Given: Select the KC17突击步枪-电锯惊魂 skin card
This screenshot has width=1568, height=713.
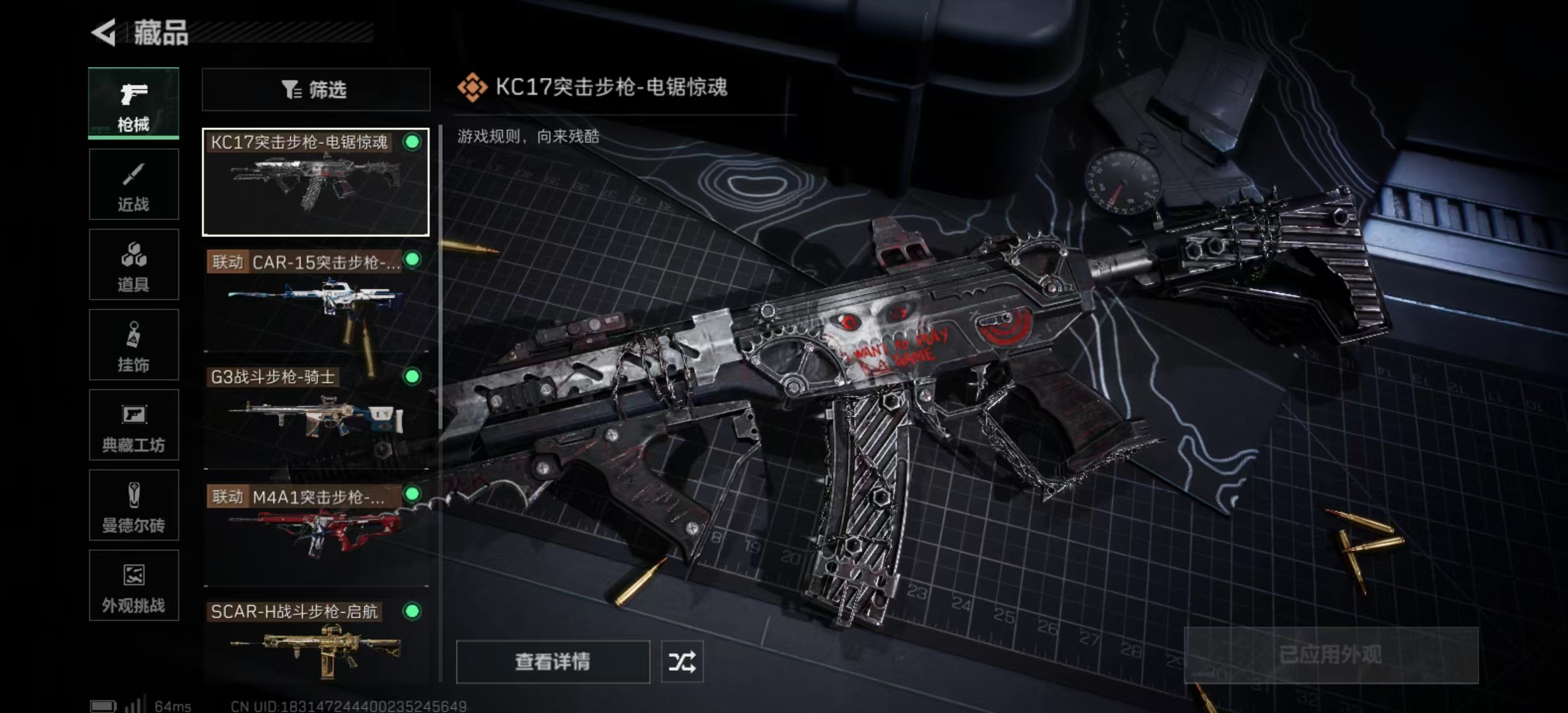Looking at the screenshot, I should (x=315, y=182).
